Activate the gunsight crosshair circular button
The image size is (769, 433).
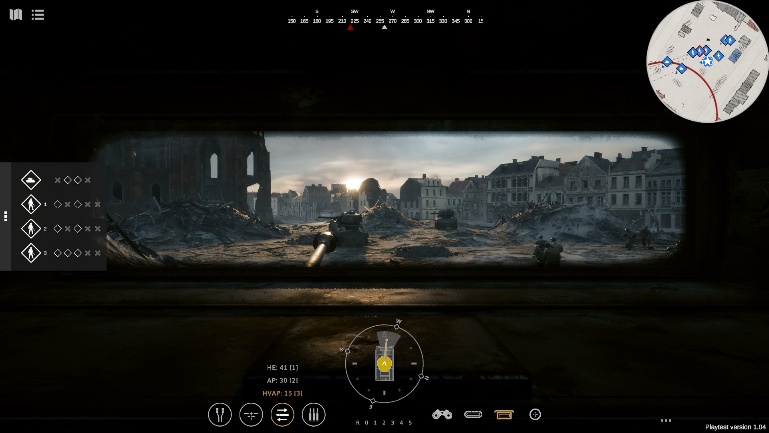point(251,413)
